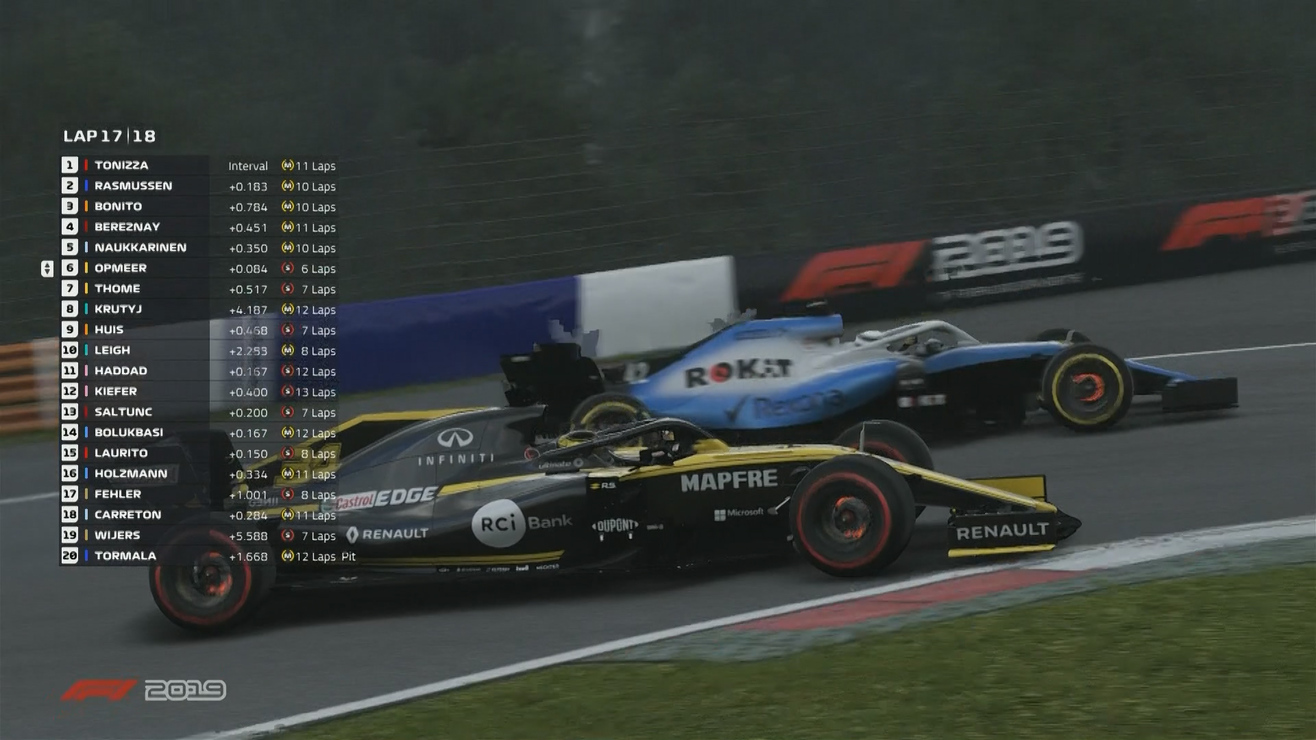This screenshot has width=1316, height=740.
Task: Select Haddad's soft tyre icon
Action: coord(290,370)
